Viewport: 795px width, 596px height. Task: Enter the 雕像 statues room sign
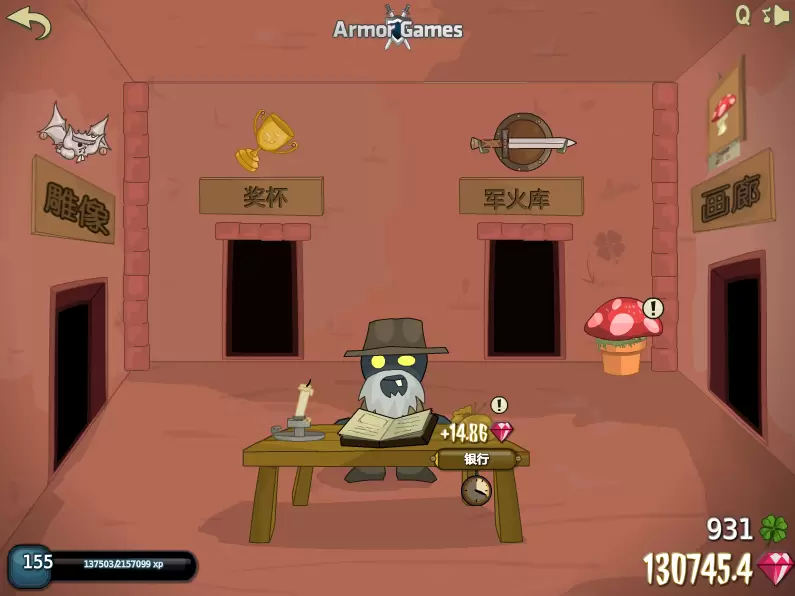(73, 200)
